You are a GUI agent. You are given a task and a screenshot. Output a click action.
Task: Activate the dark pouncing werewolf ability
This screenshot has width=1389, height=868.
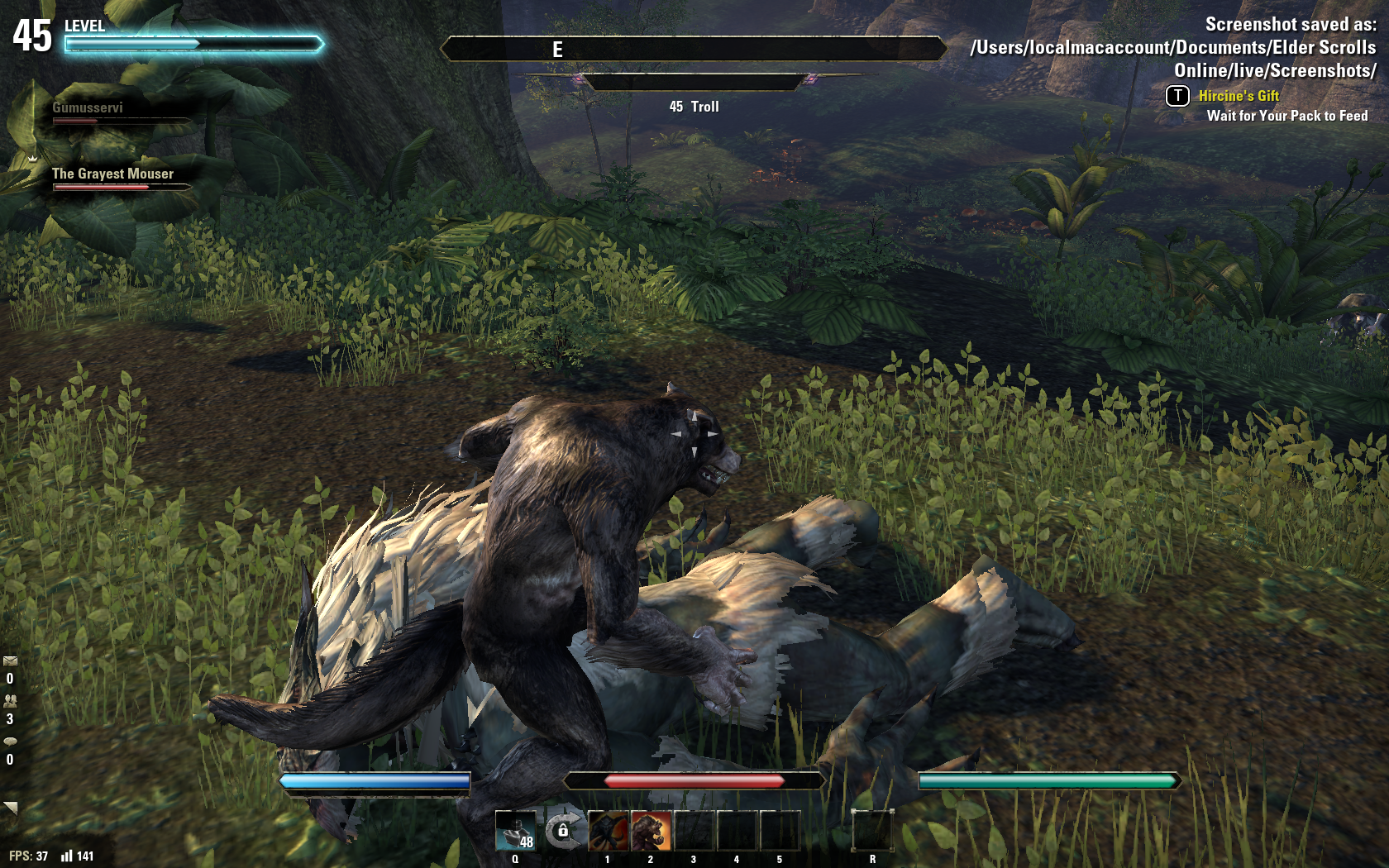[609, 831]
